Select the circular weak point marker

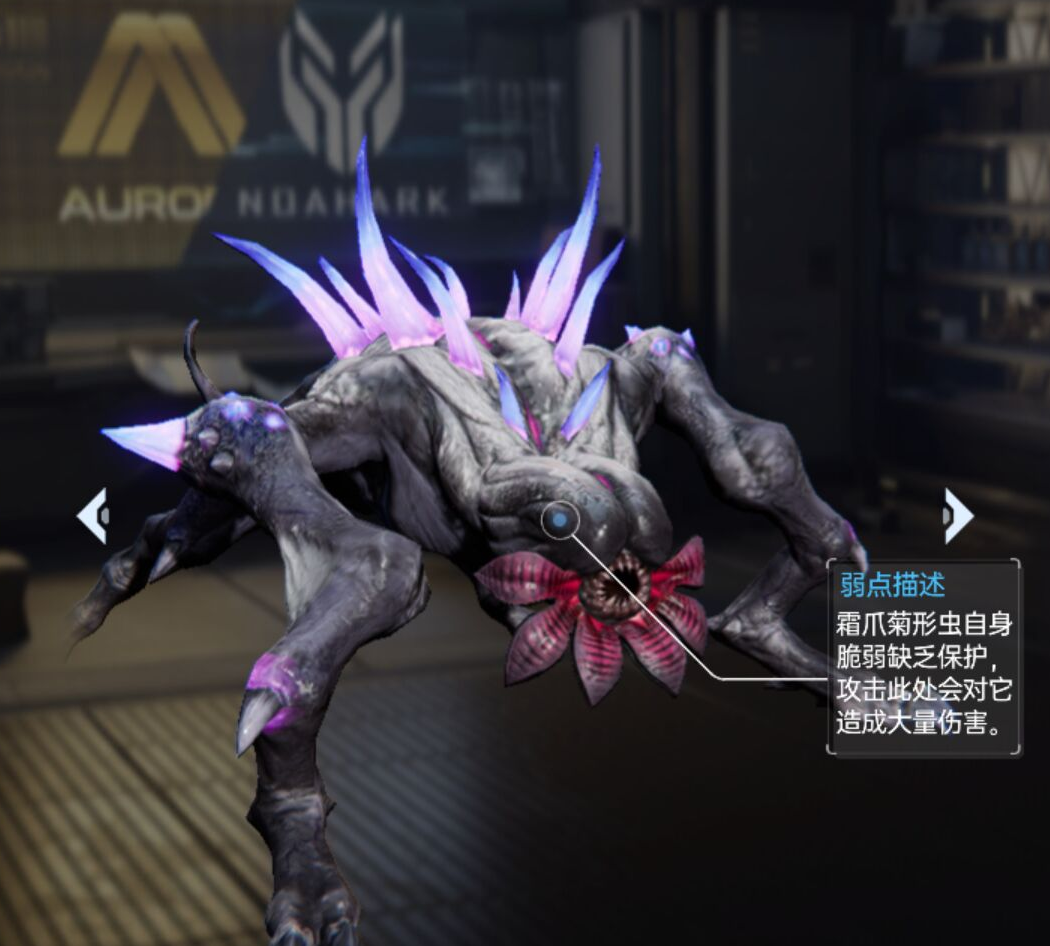560,519
